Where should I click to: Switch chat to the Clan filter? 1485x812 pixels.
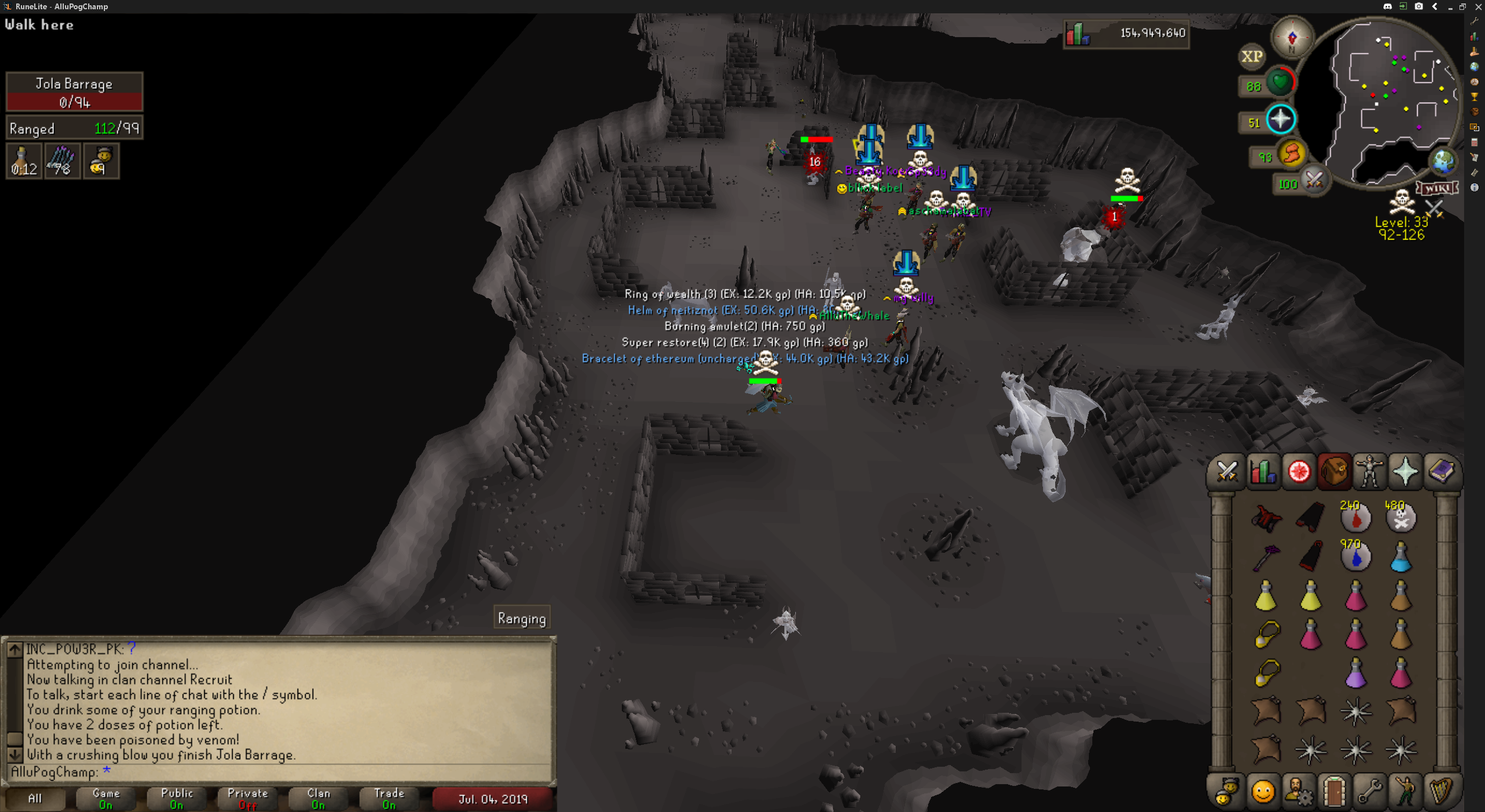(x=318, y=799)
